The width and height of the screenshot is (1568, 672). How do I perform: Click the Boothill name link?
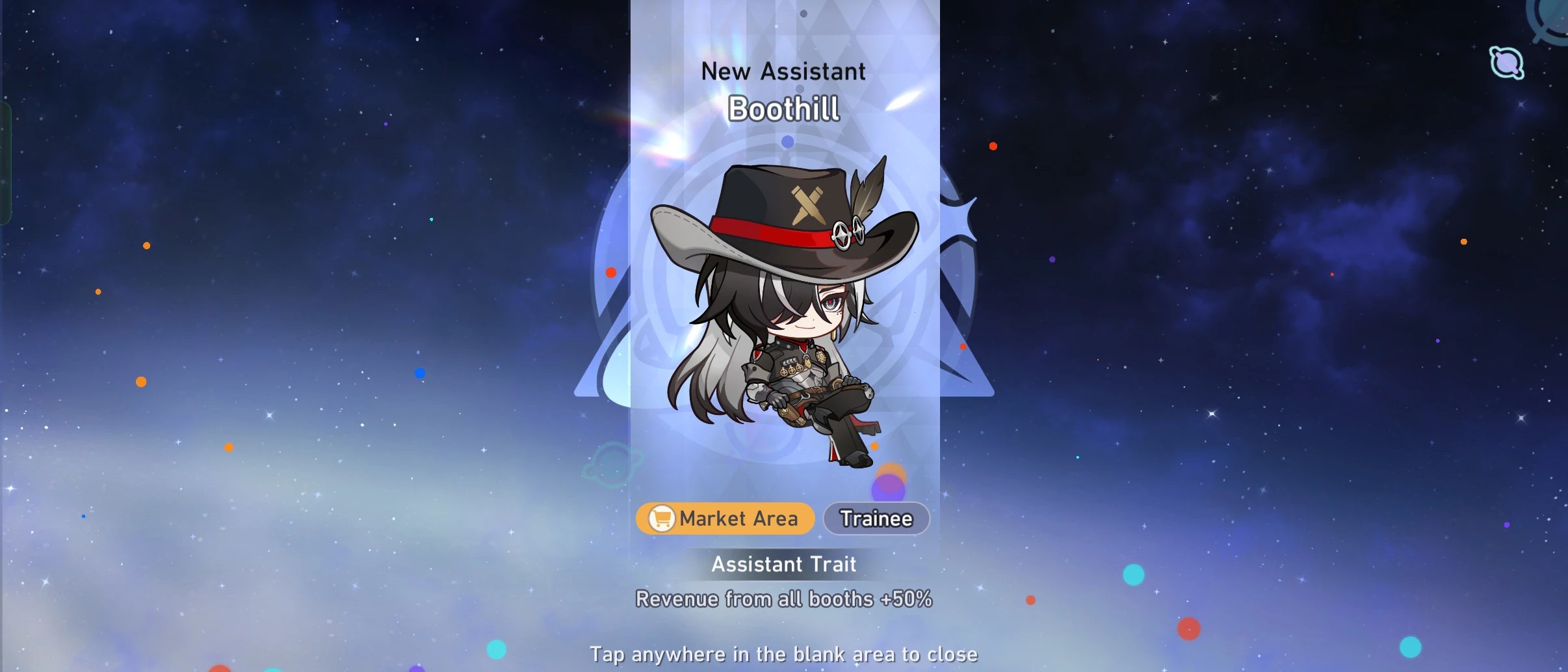click(783, 109)
